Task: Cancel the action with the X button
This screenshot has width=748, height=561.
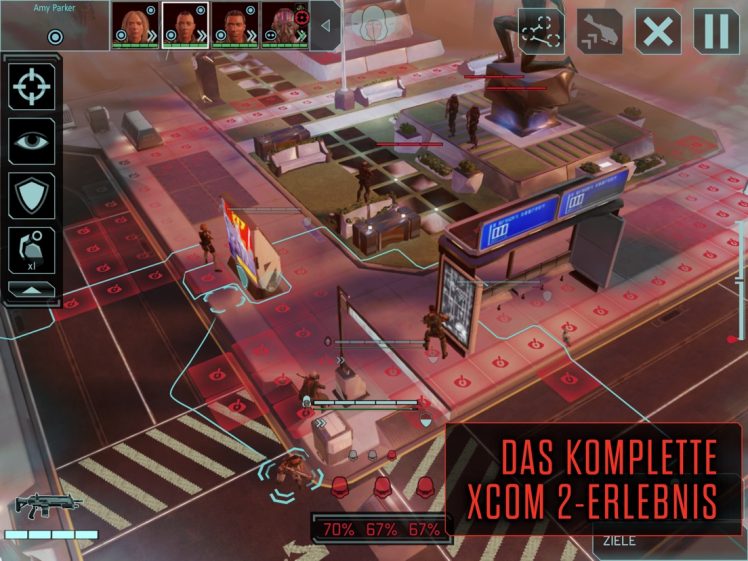Action: click(658, 30)
